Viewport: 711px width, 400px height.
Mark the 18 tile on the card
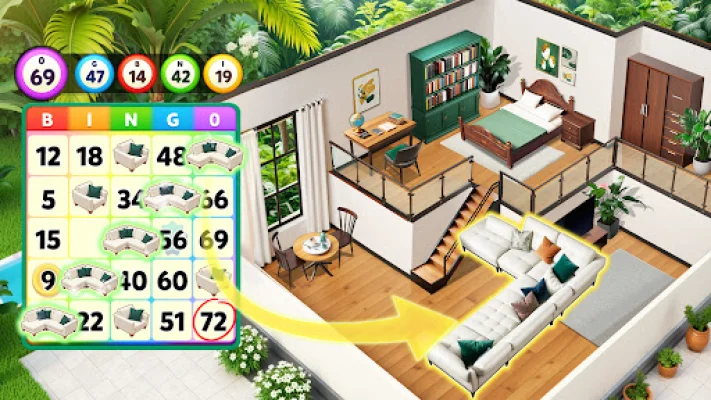click(x=90, y=156)
